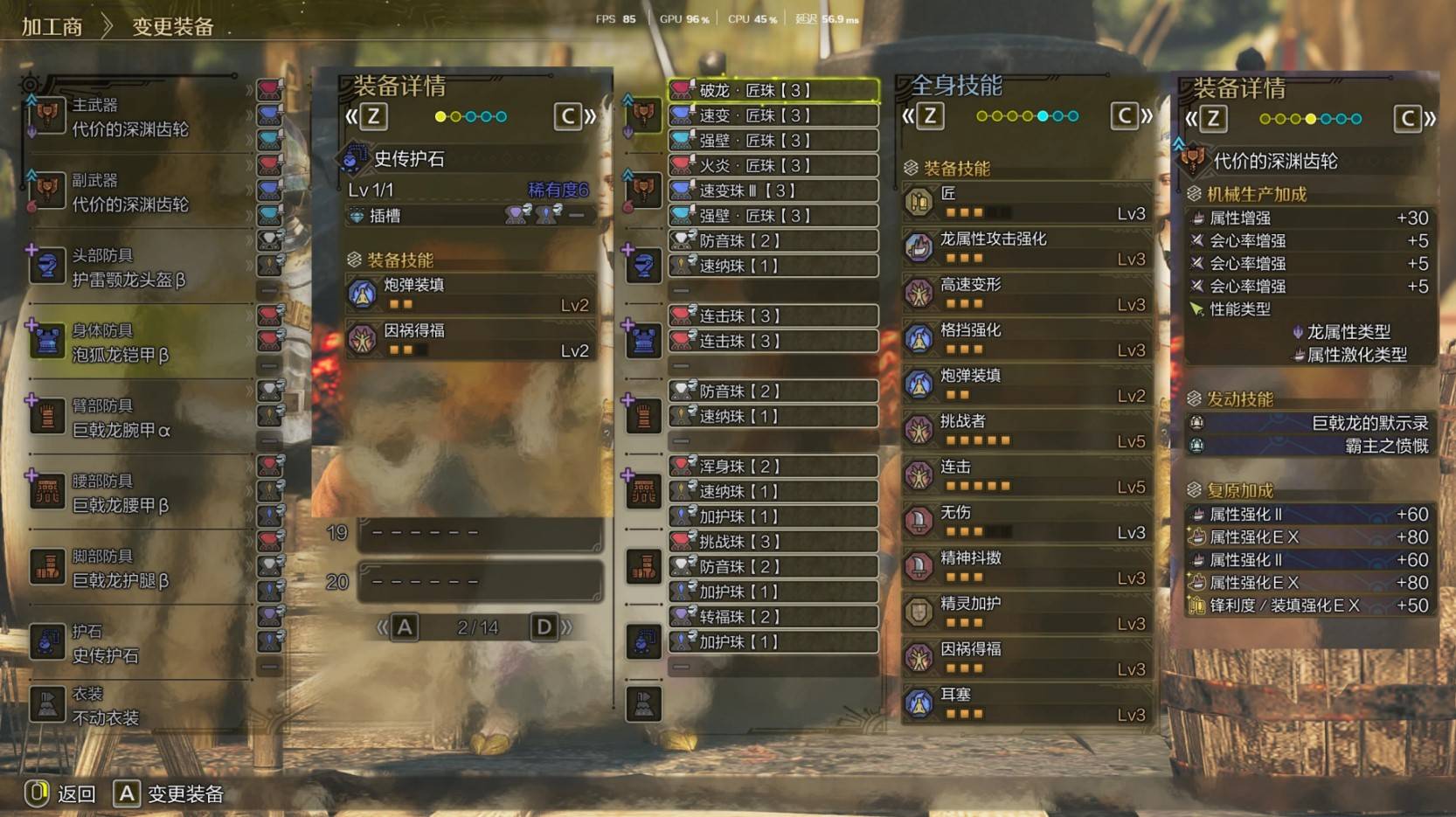This screenshot has height=817, width=1456.
Task: Select the 炮弹装填 skill on the charm
Action: click(x=472, y=294)
